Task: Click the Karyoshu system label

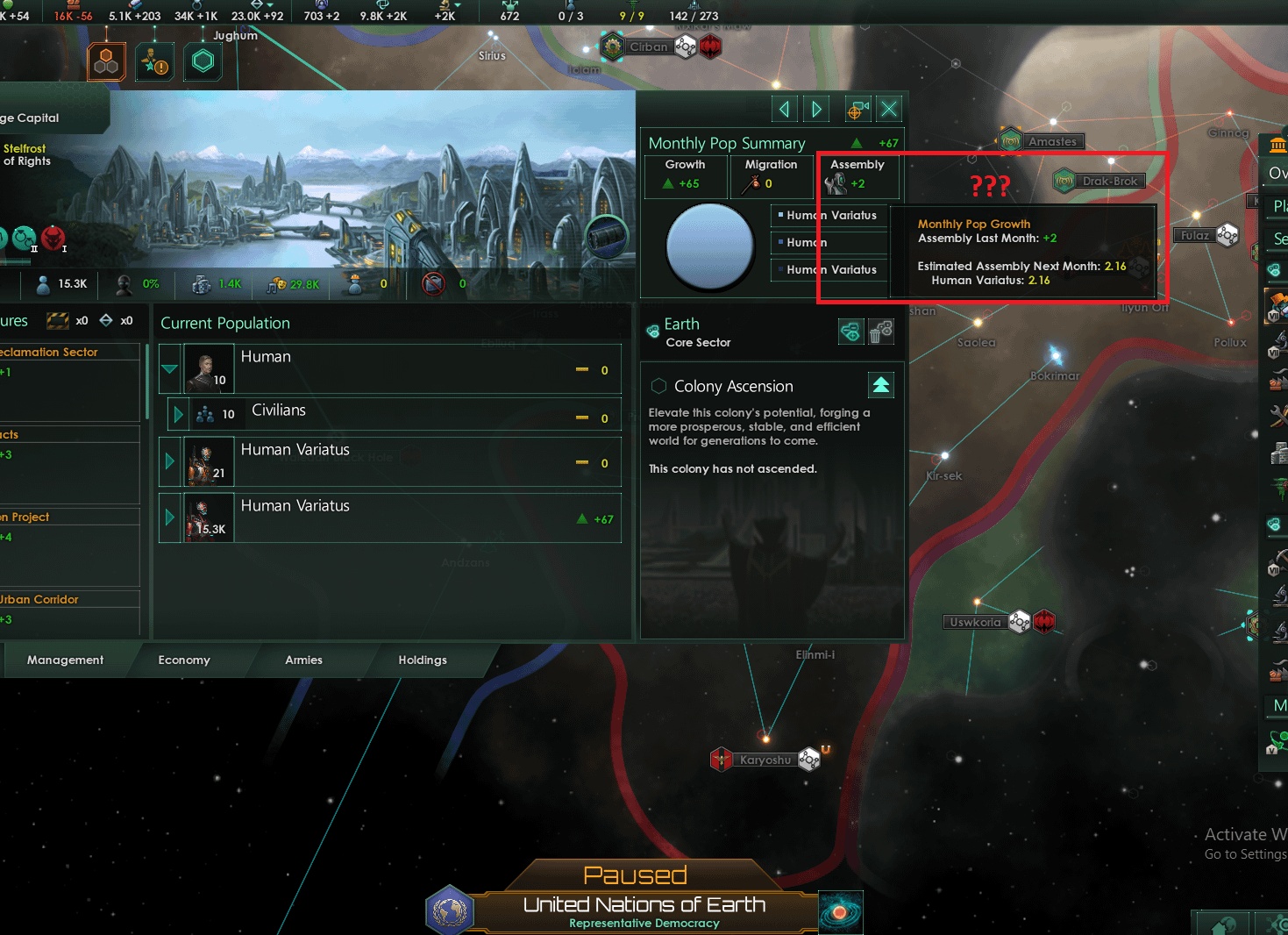Action: [x=765, y=760]
